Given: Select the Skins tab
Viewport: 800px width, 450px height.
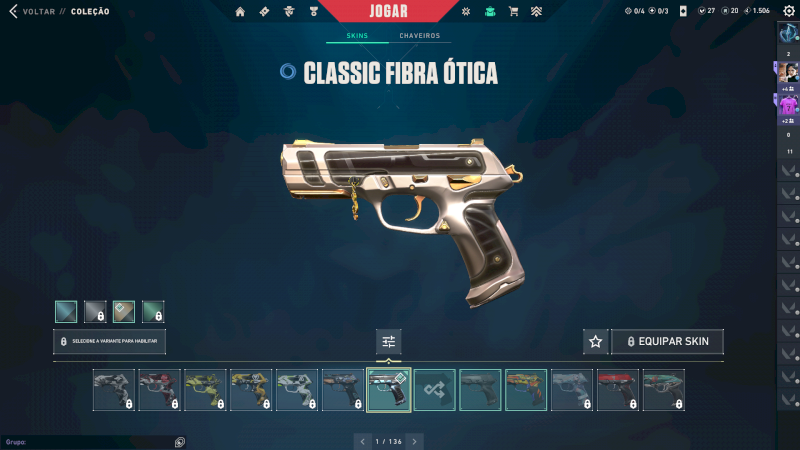Looking at the screenshot, I should 357,36.
